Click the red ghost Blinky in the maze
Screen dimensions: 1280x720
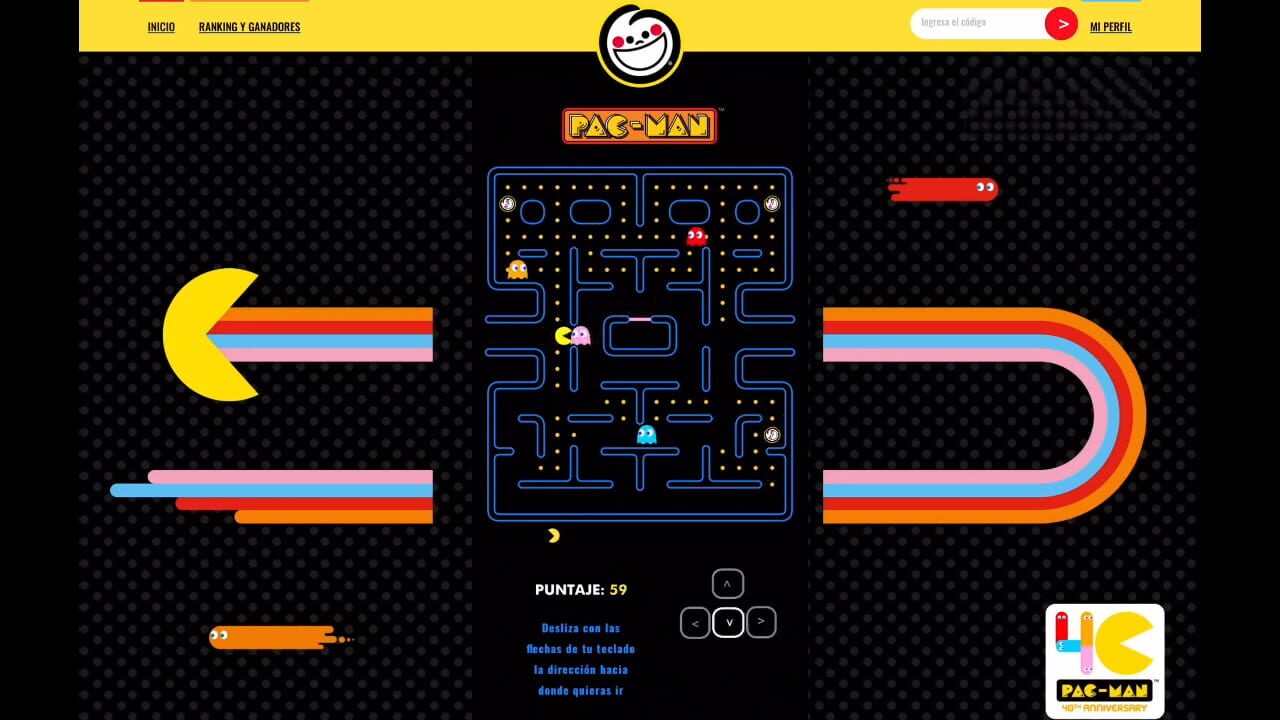697,237
